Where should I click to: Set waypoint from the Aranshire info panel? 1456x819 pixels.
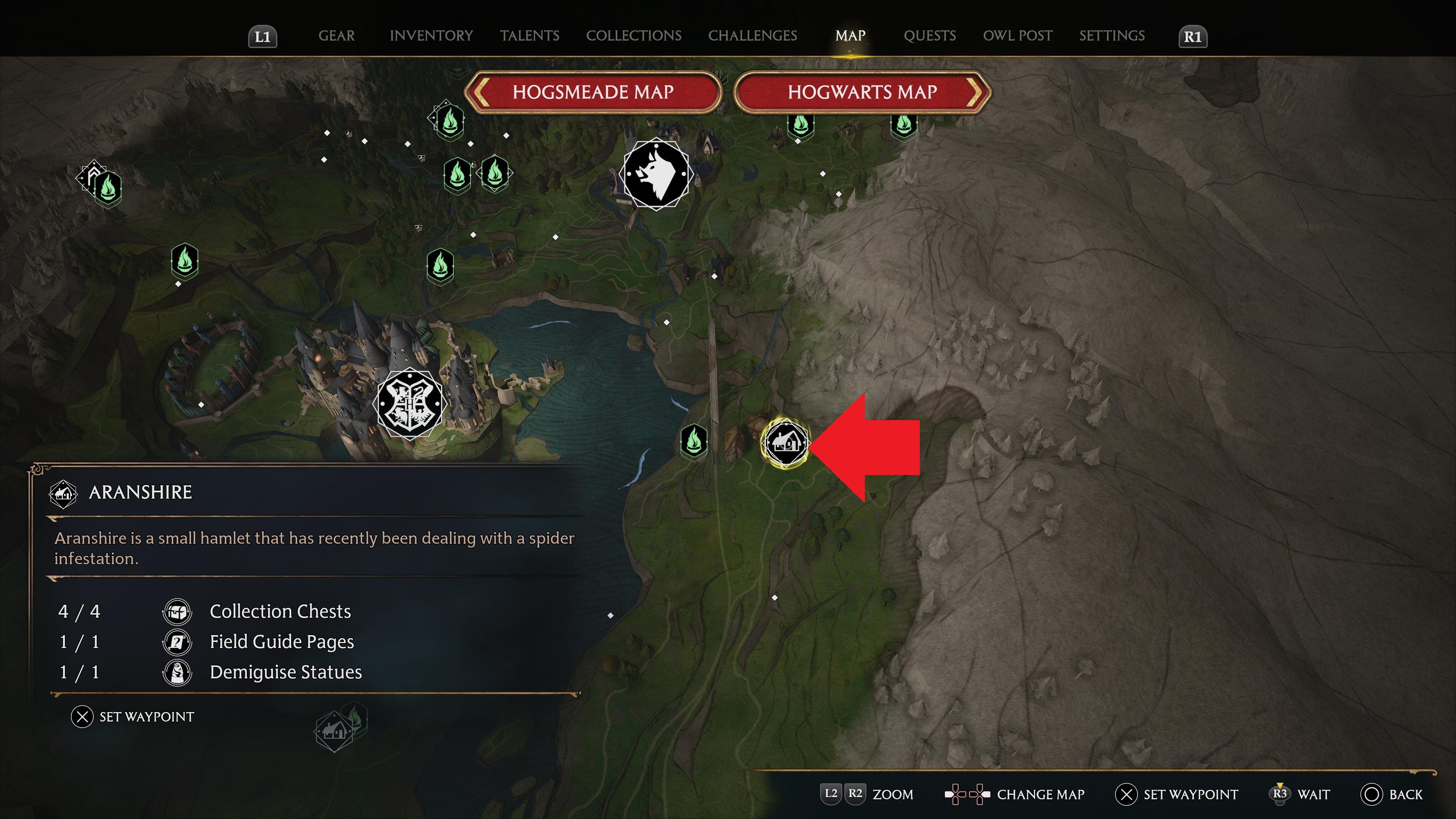[x=132, y=717]
